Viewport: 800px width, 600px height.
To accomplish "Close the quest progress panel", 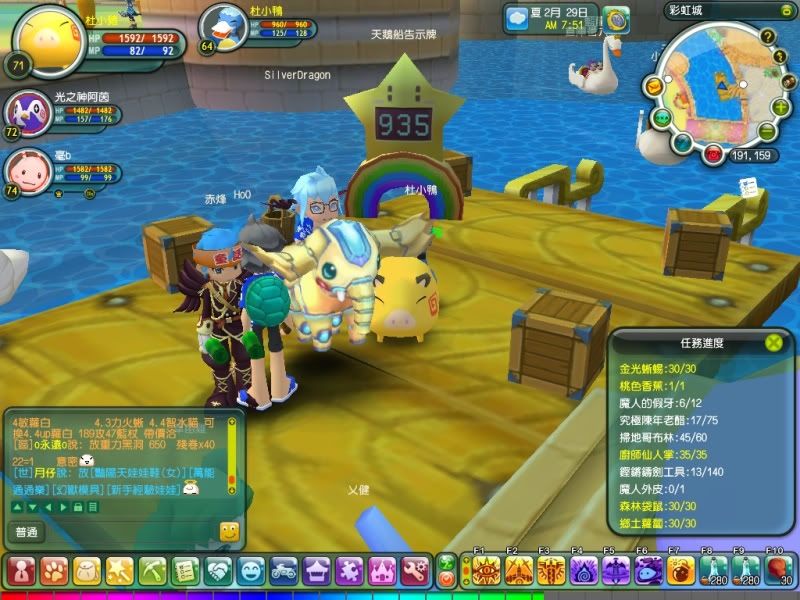I will pyautogui.click(x=773, y=343).
